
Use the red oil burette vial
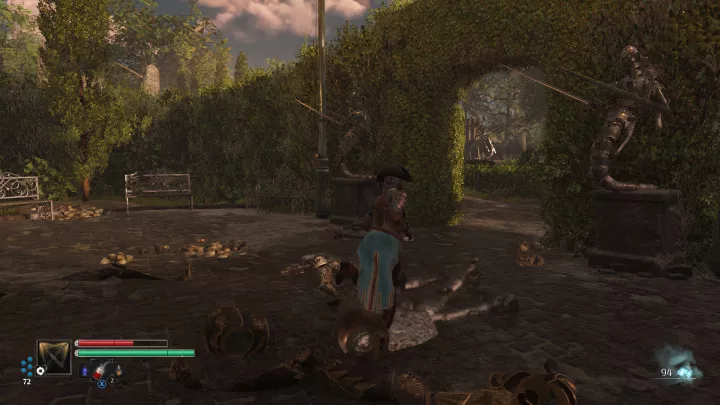click(100, 371)
